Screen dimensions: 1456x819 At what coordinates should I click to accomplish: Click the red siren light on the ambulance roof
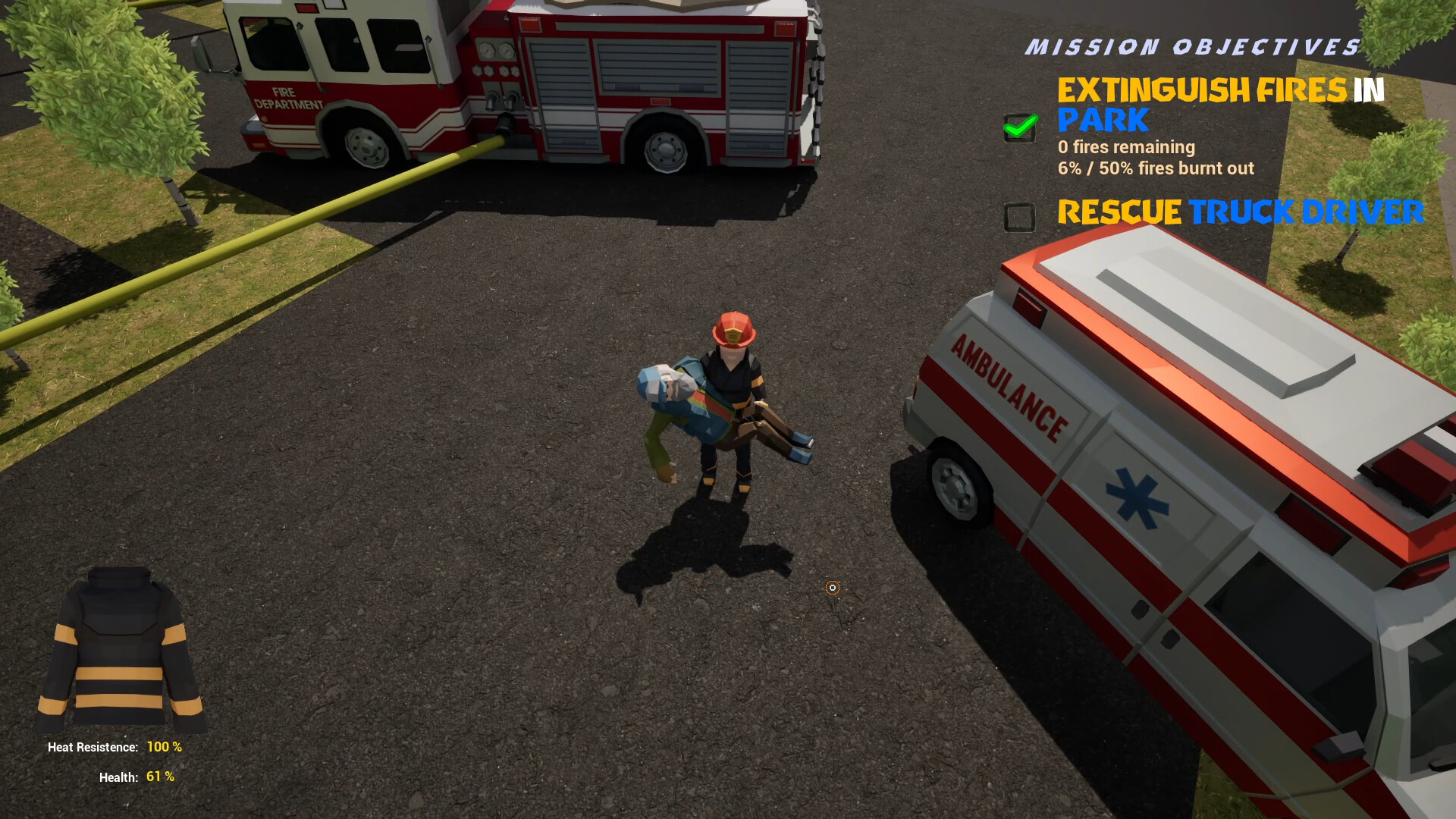coord(1029,306)
